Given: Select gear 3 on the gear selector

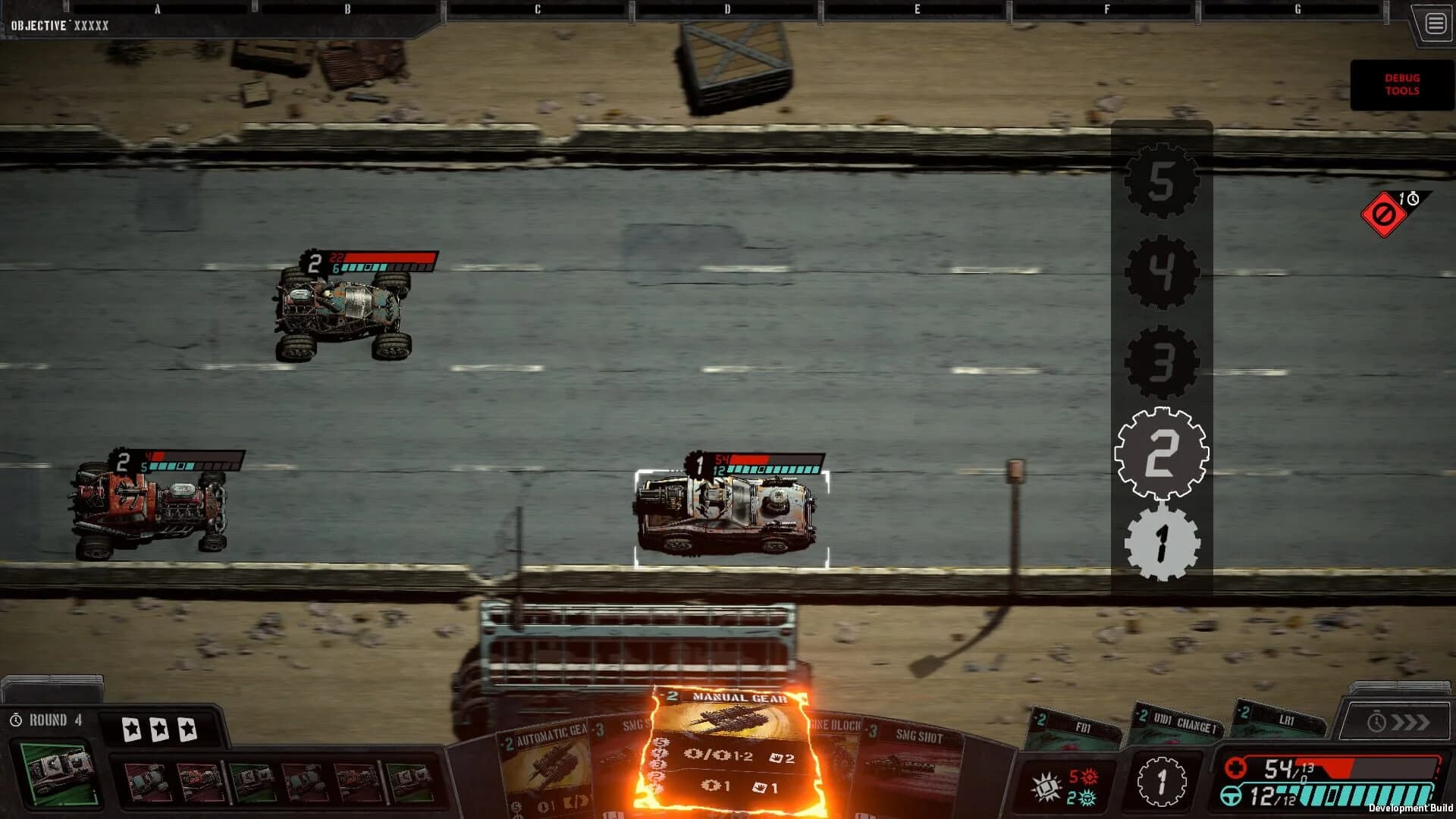Looking at the screenshot, I should (x=1161, y=362).
